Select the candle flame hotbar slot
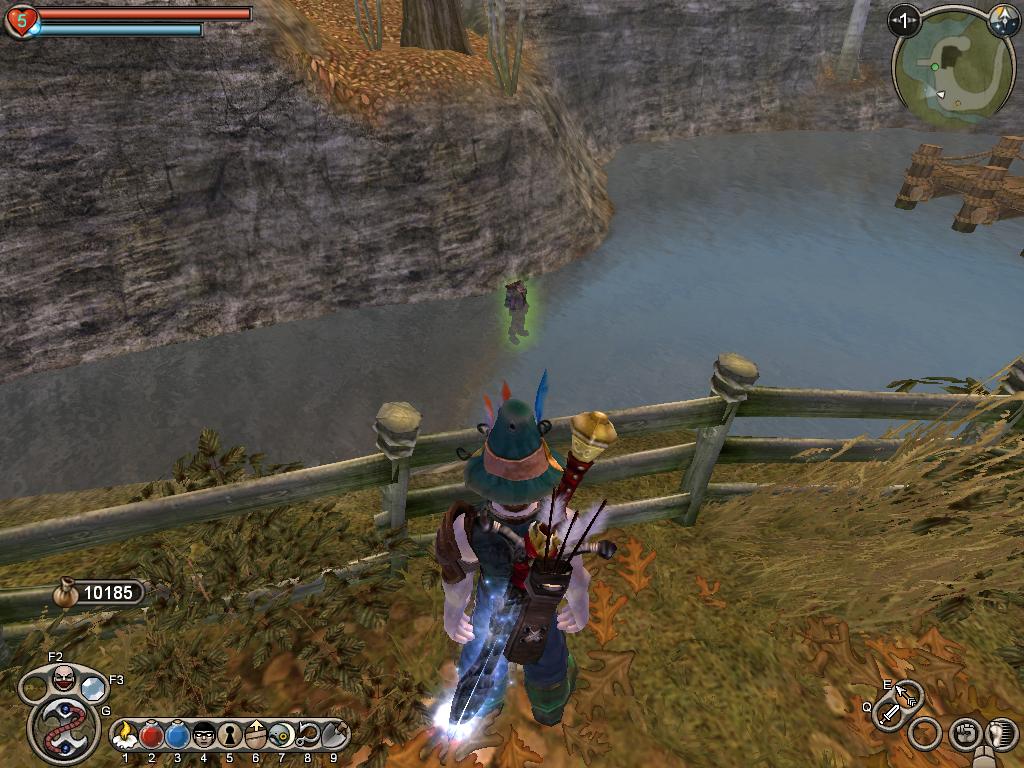The height and width of the screenshot is (768, 1024). click(x=125, y=736)
